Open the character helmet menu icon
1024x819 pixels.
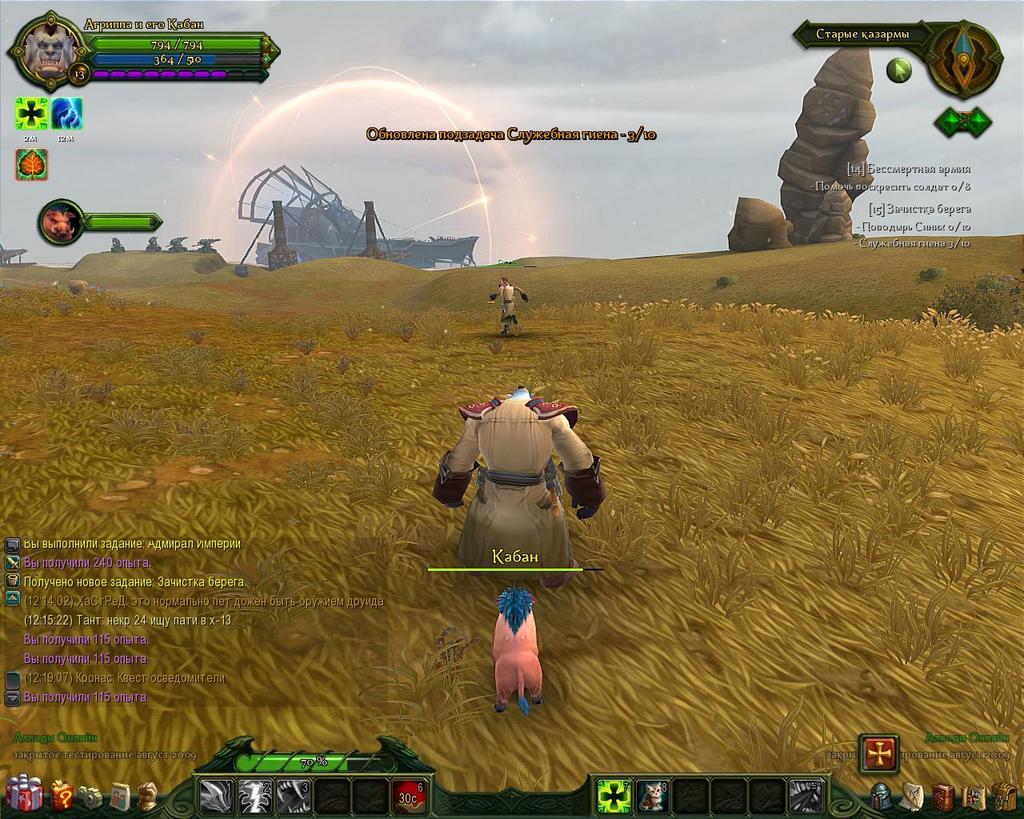tap(881, 797)
